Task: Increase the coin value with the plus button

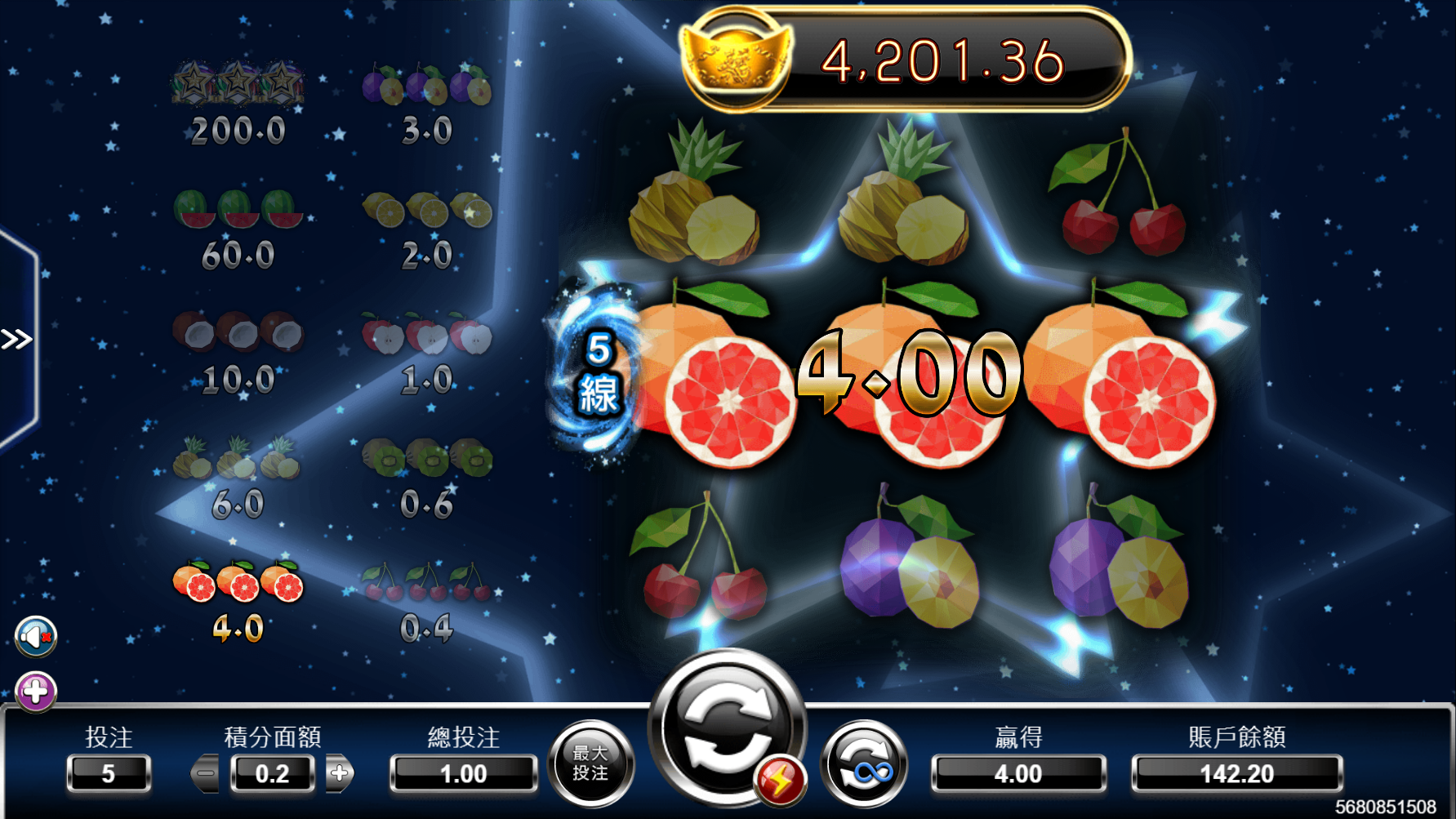Action: (340, 773)
